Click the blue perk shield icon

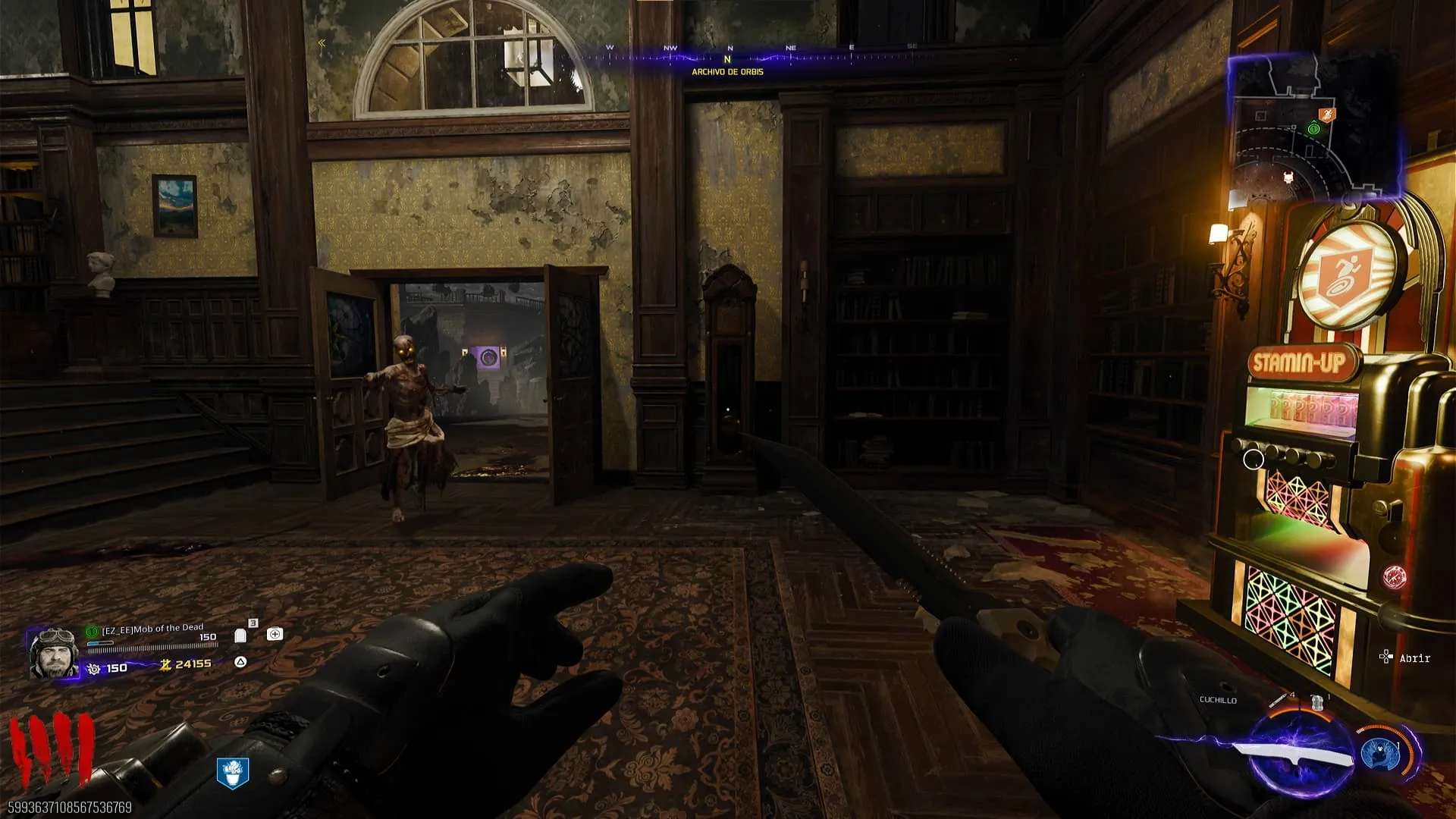pos(233,773)
